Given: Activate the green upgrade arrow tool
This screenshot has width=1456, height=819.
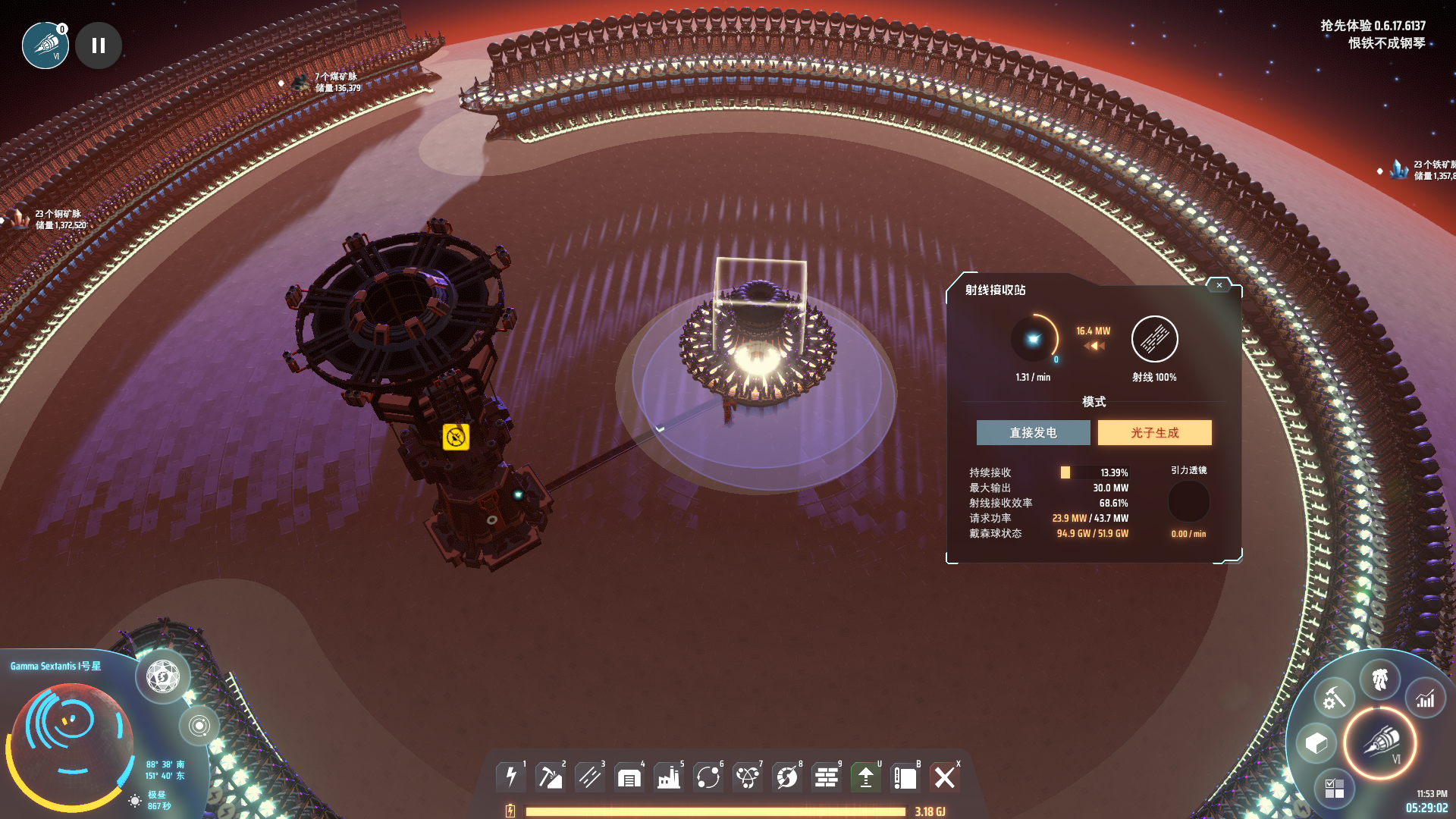Looking at the screenshot, I should coord(866,777).
